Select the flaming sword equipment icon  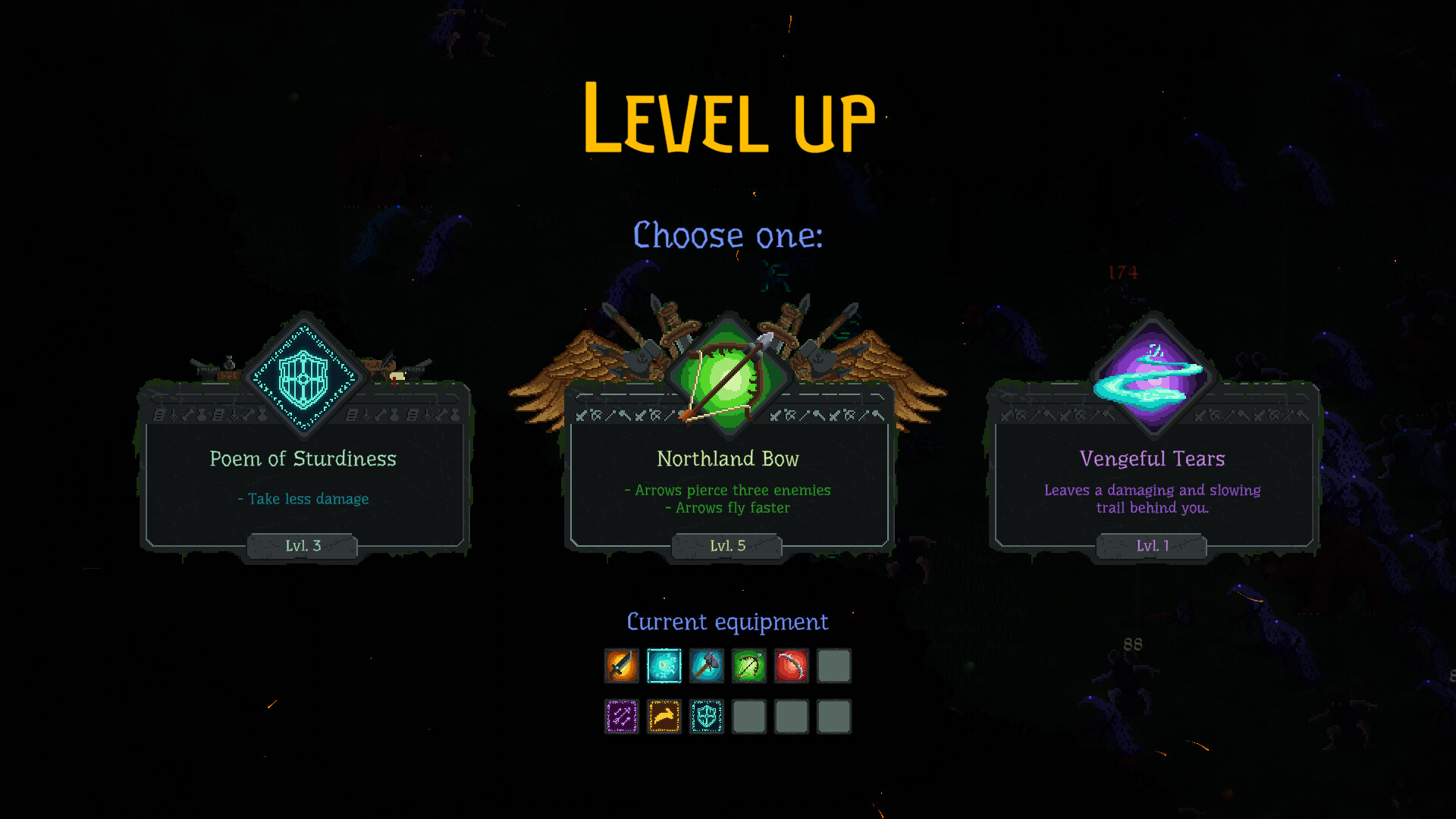coord(621,666)
